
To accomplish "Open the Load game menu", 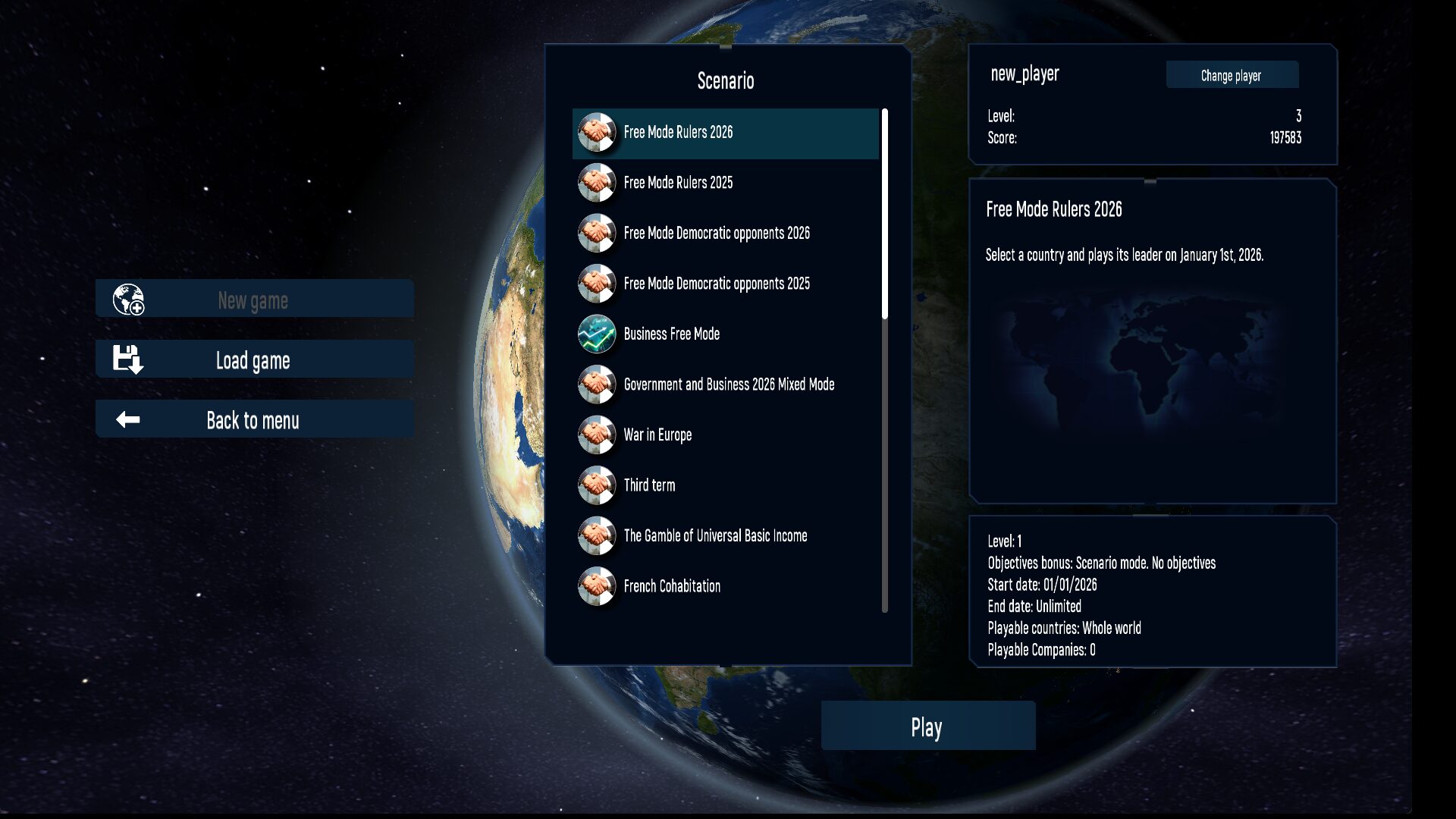I will point(254,359).
